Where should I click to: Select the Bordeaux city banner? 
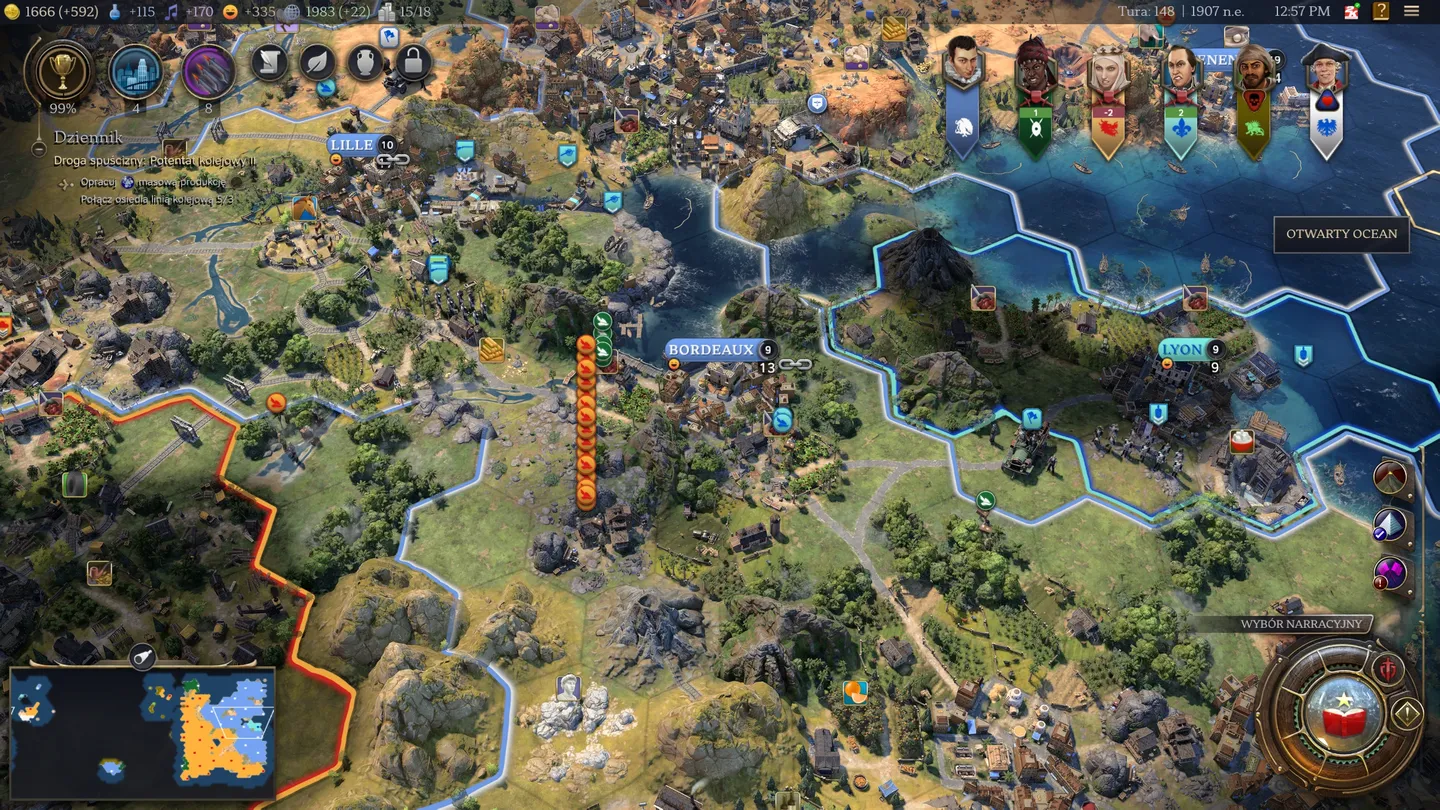point(710,350)
